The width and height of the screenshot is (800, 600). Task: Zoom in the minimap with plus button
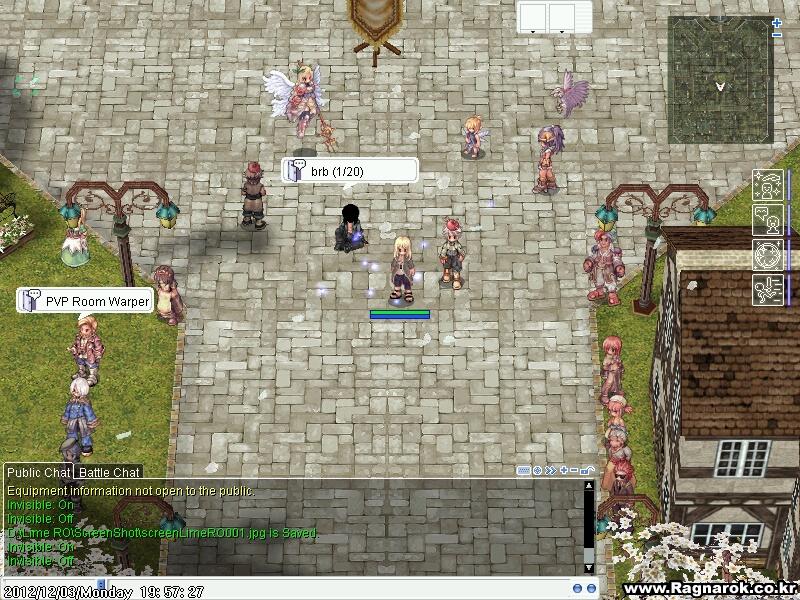pos(777,22)
